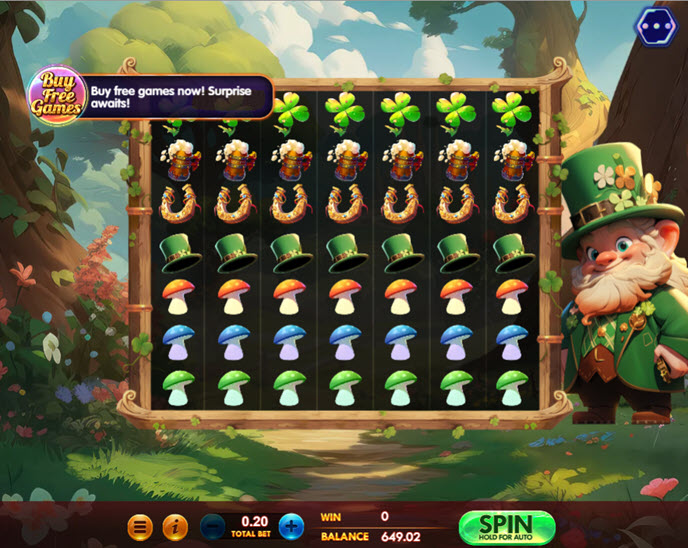Open the Buy Free Games offer

(x=55, y=96)
